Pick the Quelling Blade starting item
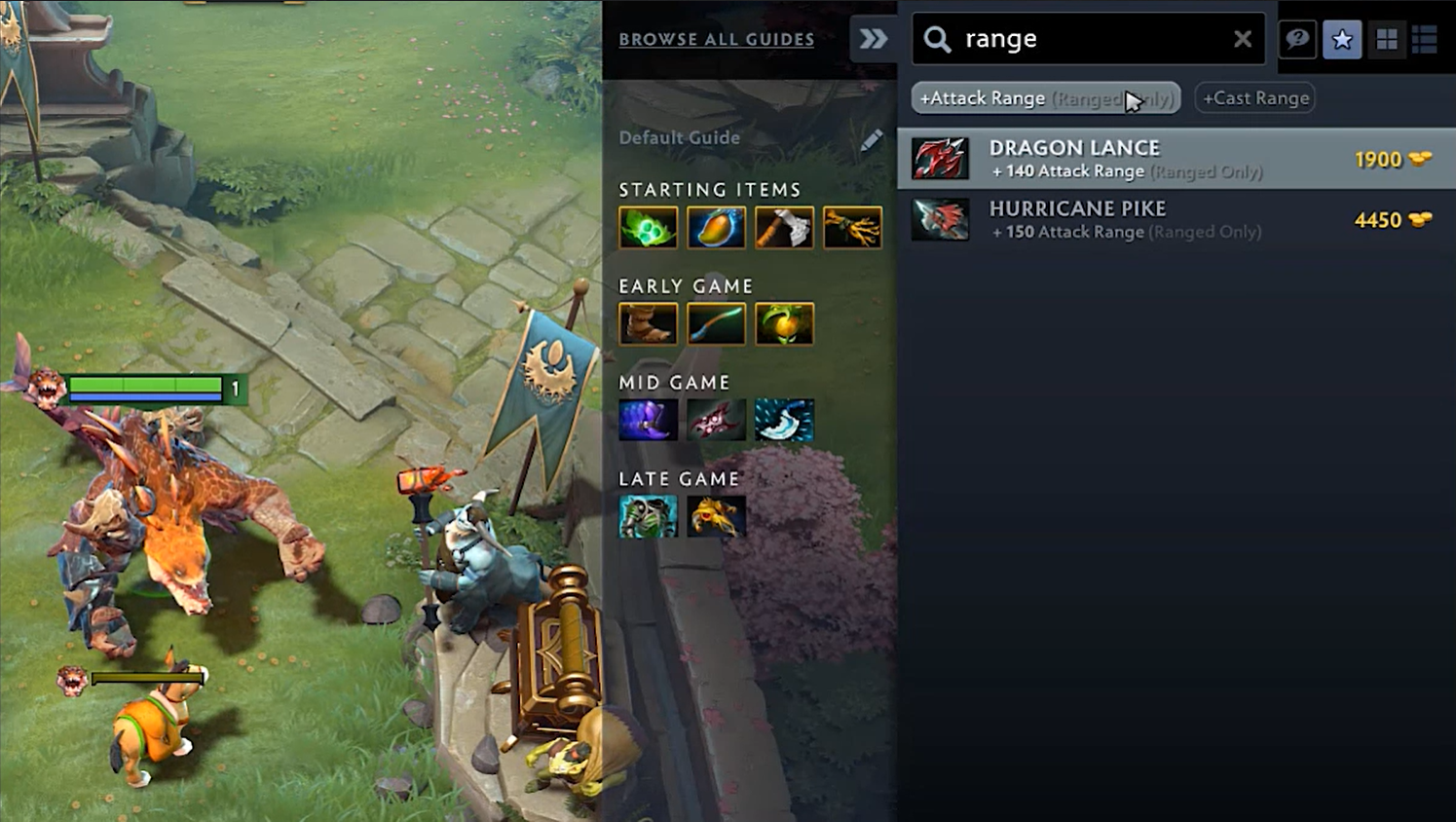1456x822 pixels. [784, 228]
